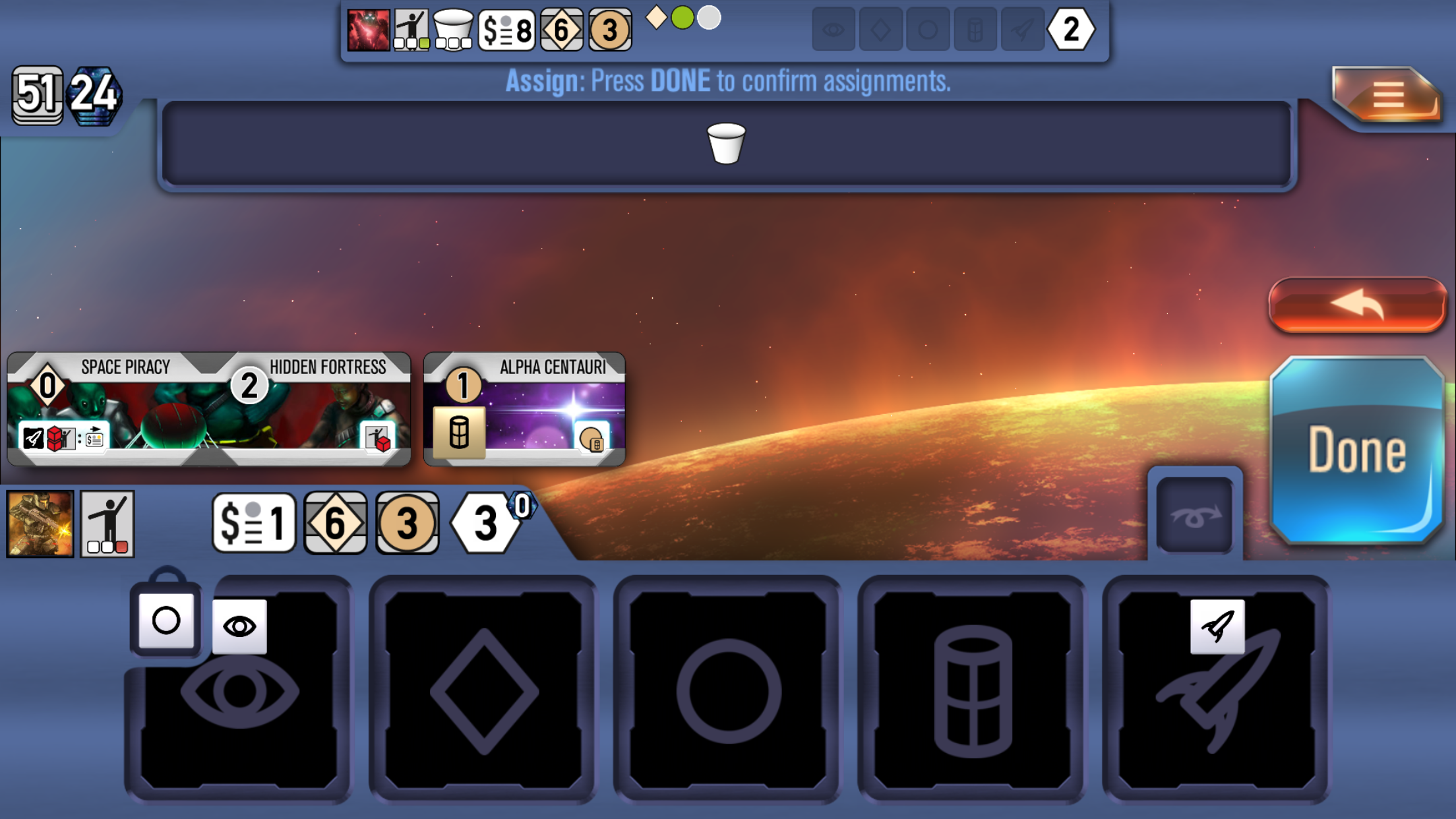Click the white cup in the top bar
The image size is (1456, 819).
725,143
